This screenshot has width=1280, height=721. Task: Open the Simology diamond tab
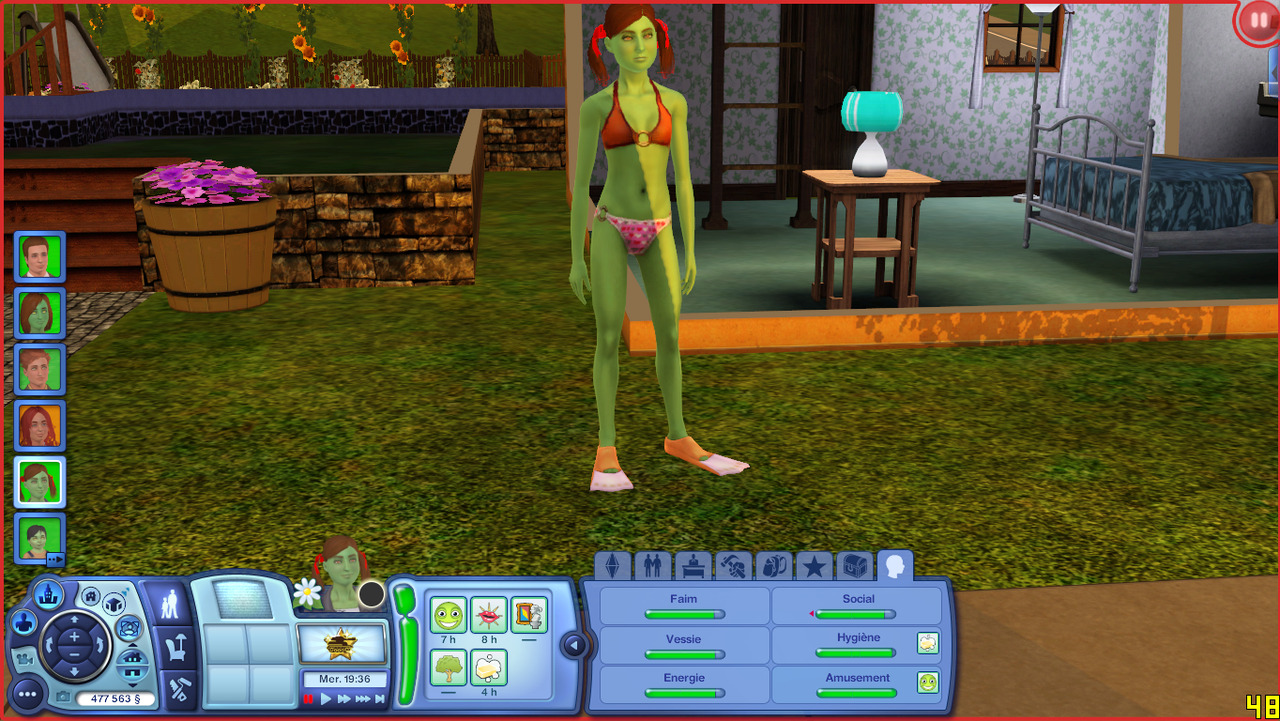(x=613, y=567)
